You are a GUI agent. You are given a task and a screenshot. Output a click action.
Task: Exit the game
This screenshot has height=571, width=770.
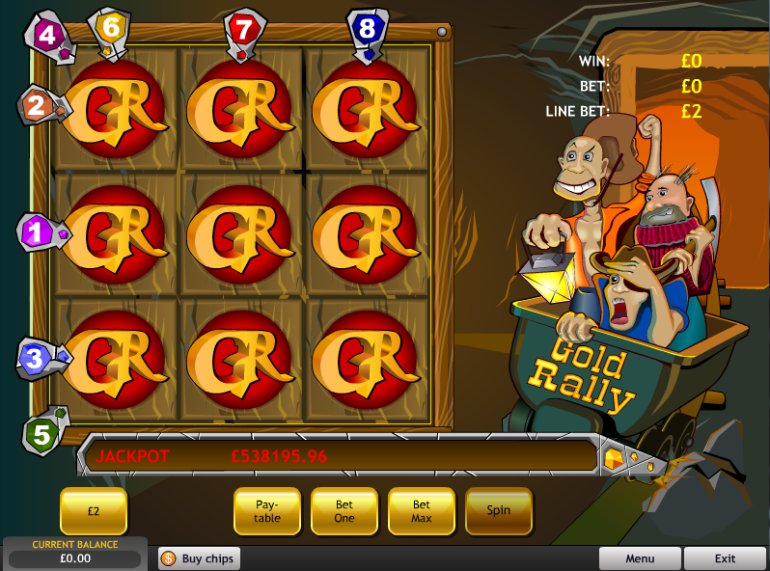click(725, 558)
